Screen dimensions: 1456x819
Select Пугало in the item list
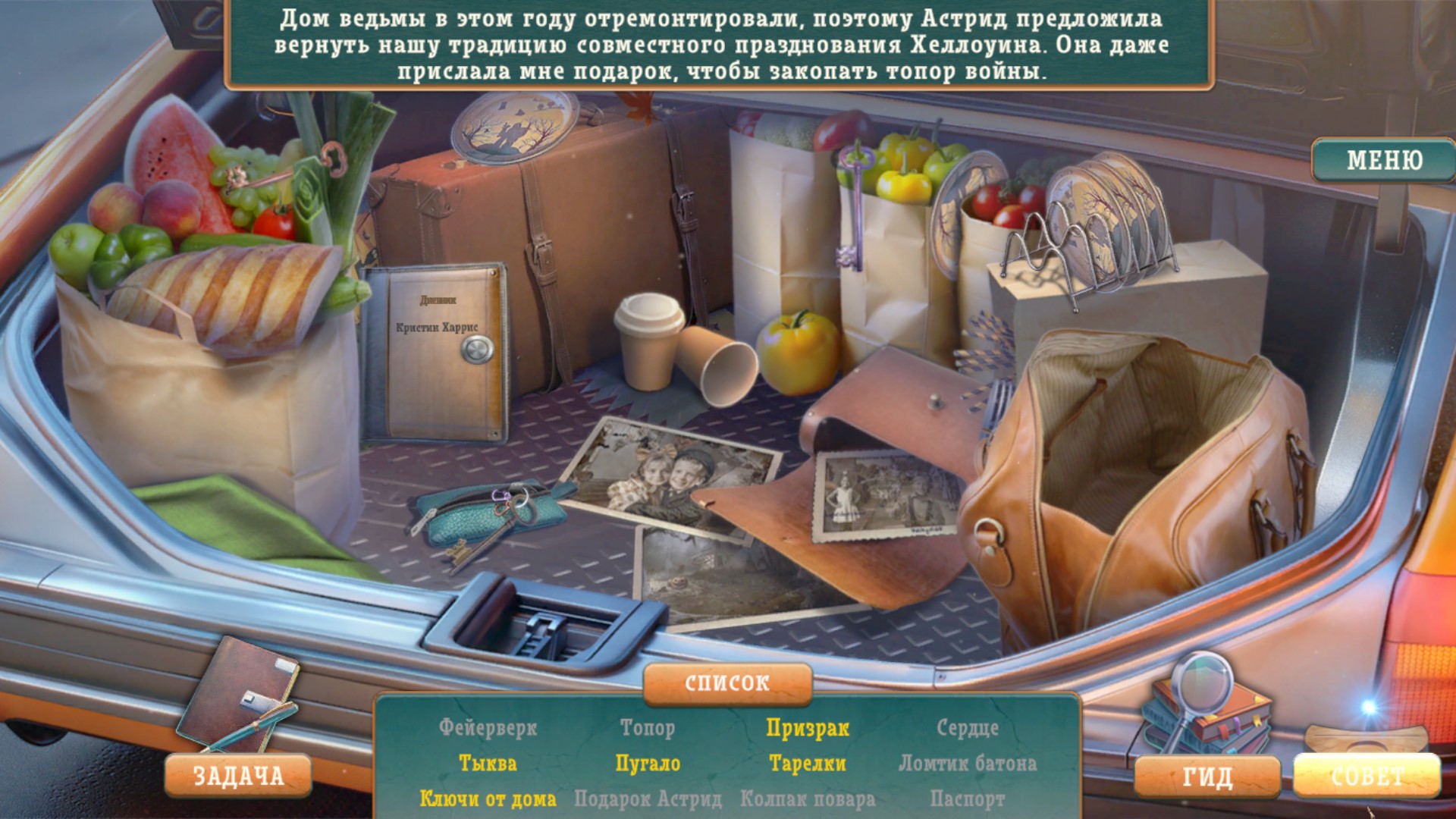(648, 764)
